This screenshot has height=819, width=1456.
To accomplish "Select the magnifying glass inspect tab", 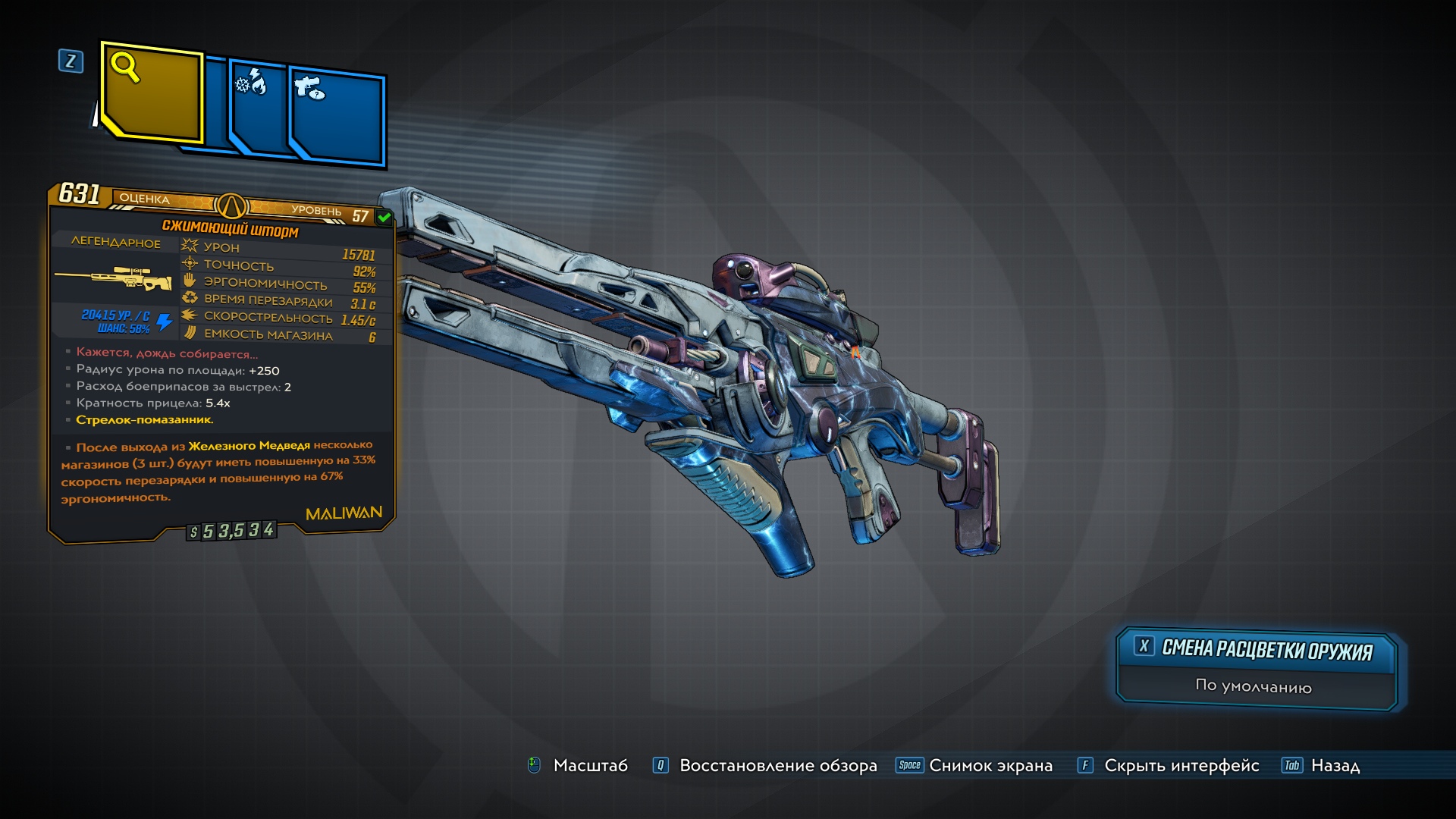I will [152, 93].
